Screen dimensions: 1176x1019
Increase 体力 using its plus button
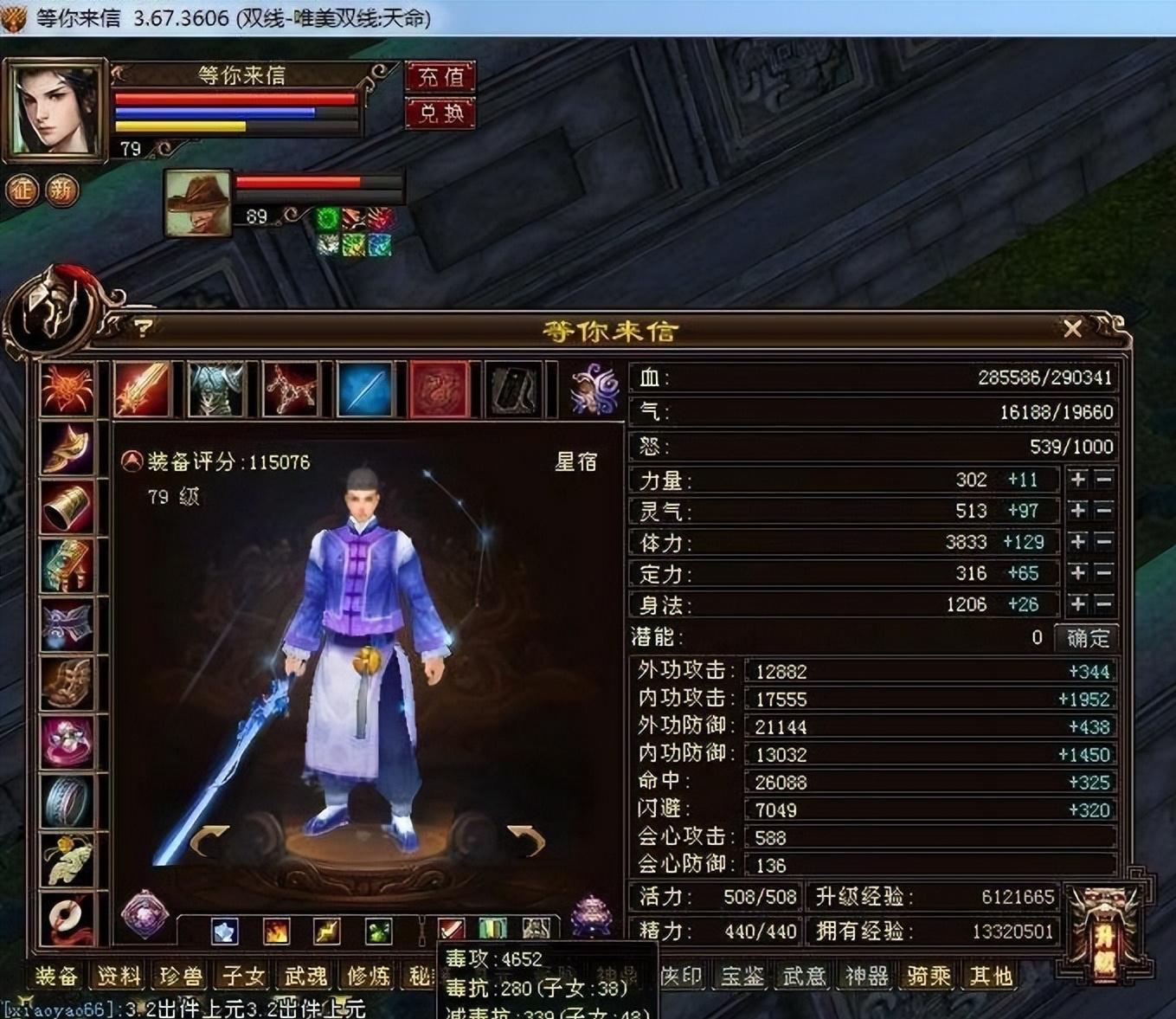tap(1077, 542)
